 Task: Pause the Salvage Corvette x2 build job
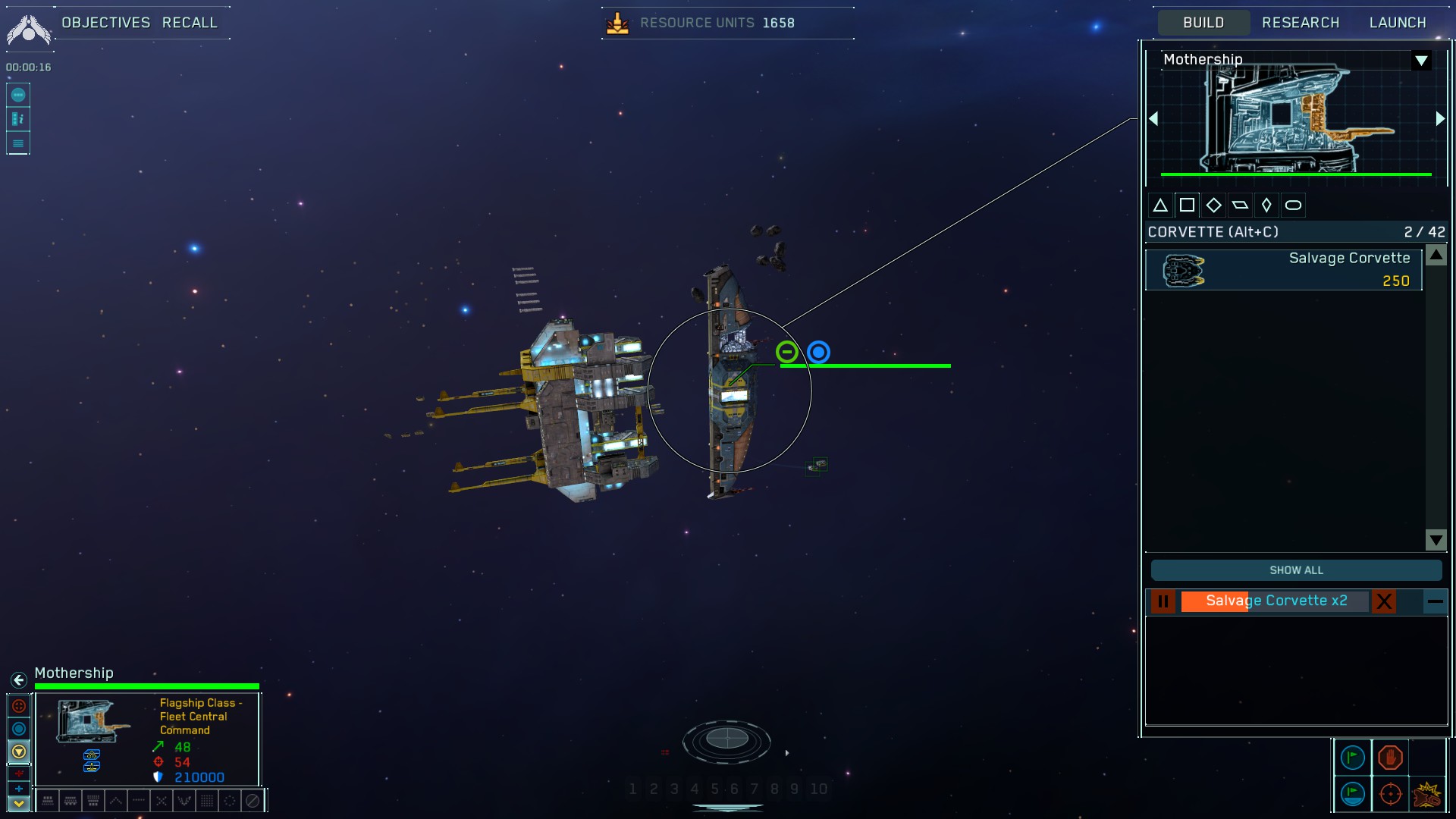[1163, 601]
